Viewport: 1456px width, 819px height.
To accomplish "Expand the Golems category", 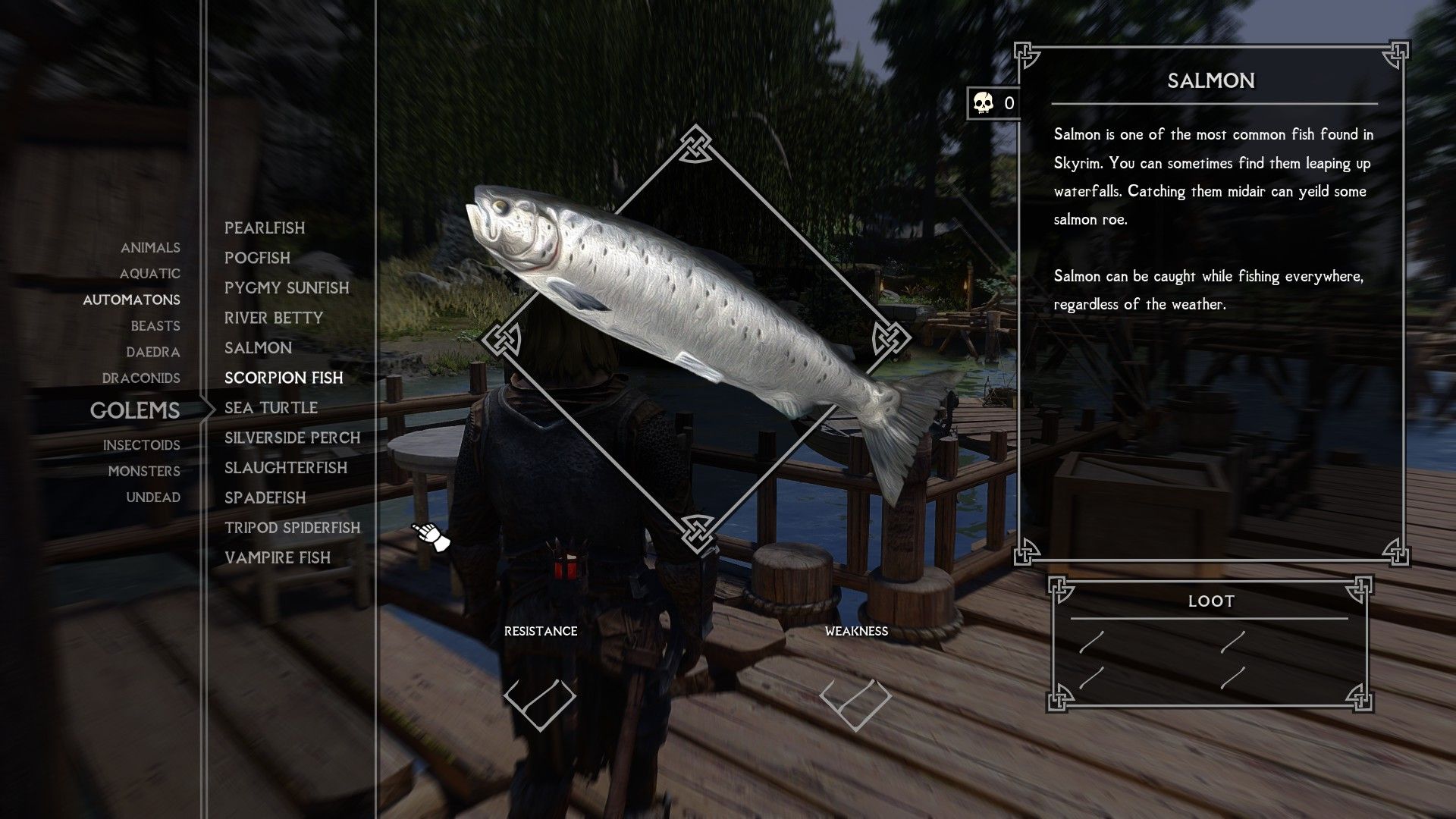I will point(135,411).
